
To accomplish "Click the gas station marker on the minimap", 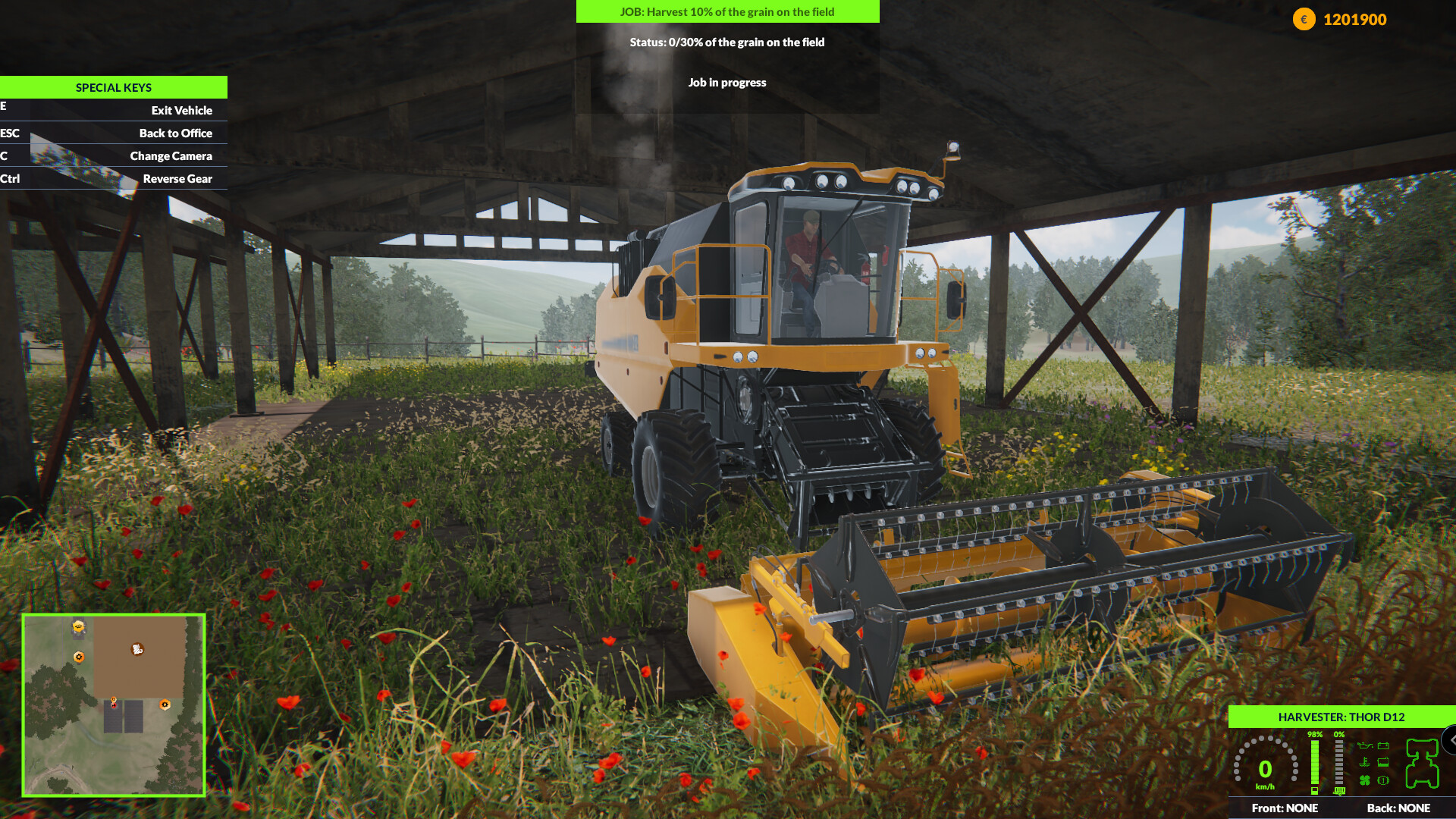I will point(78,626).
